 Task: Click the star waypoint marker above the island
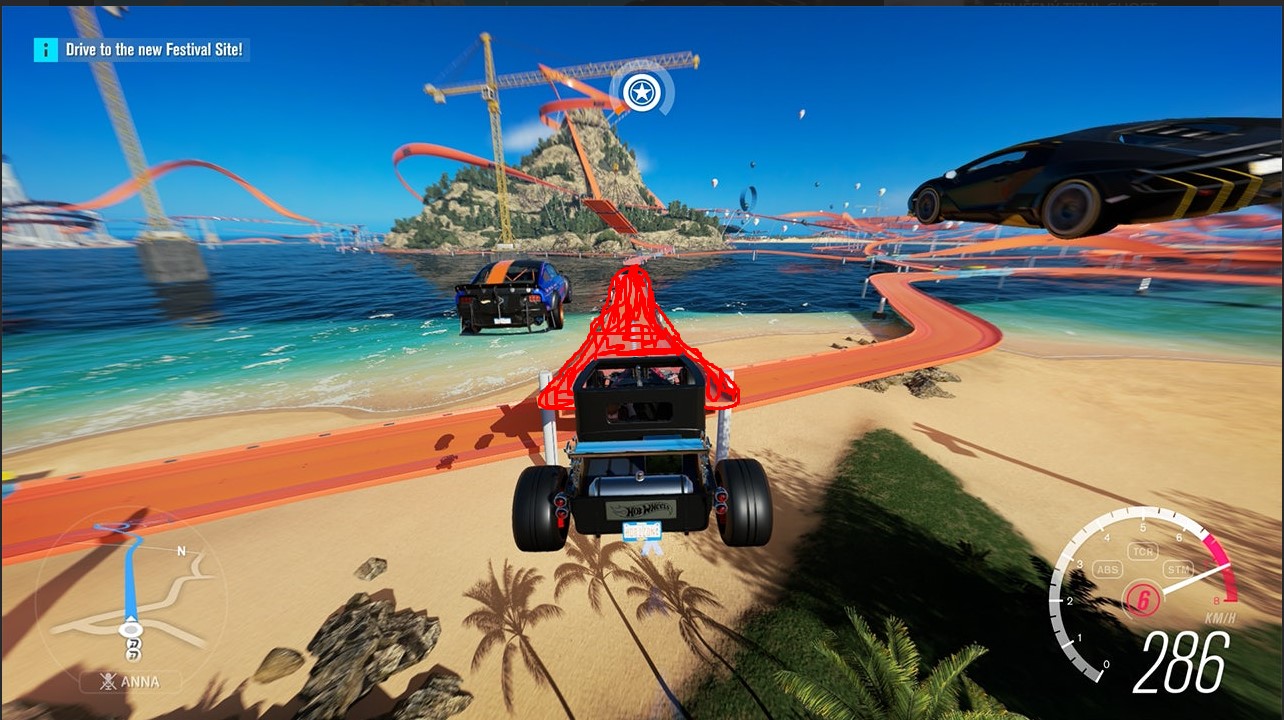[x=640, y=93]
